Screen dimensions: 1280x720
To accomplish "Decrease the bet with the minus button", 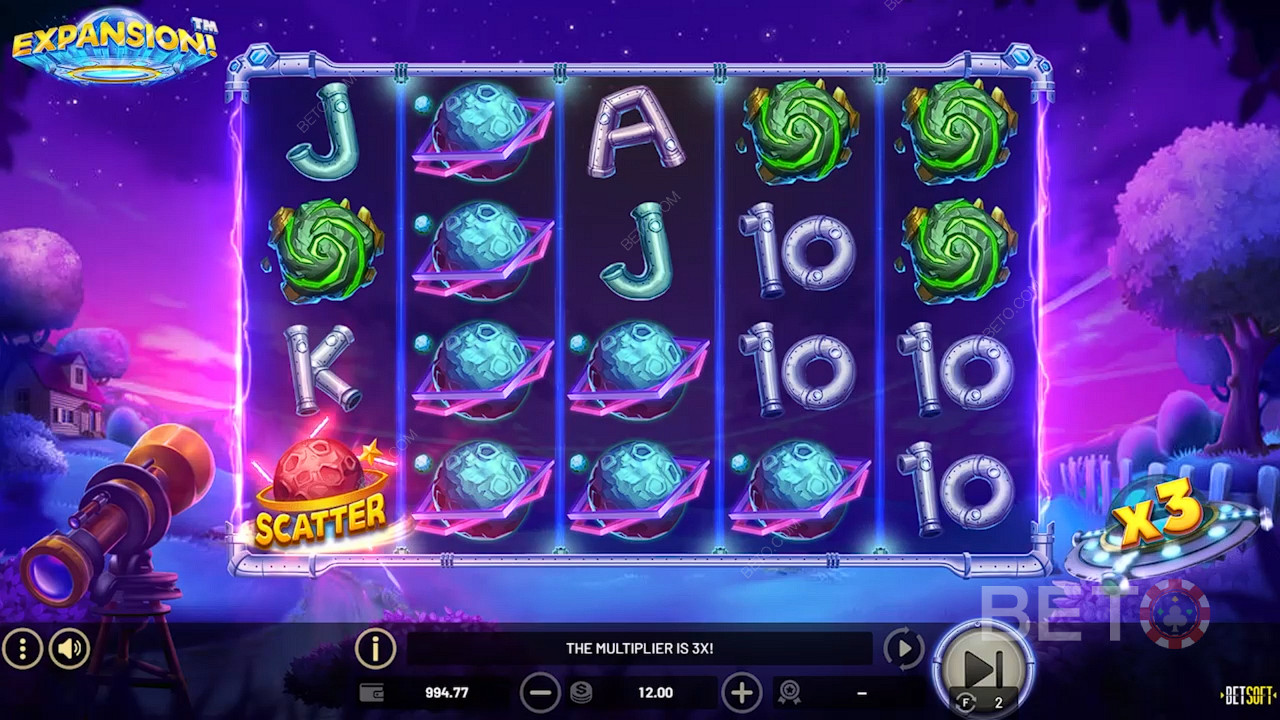I will coord(540,692).
